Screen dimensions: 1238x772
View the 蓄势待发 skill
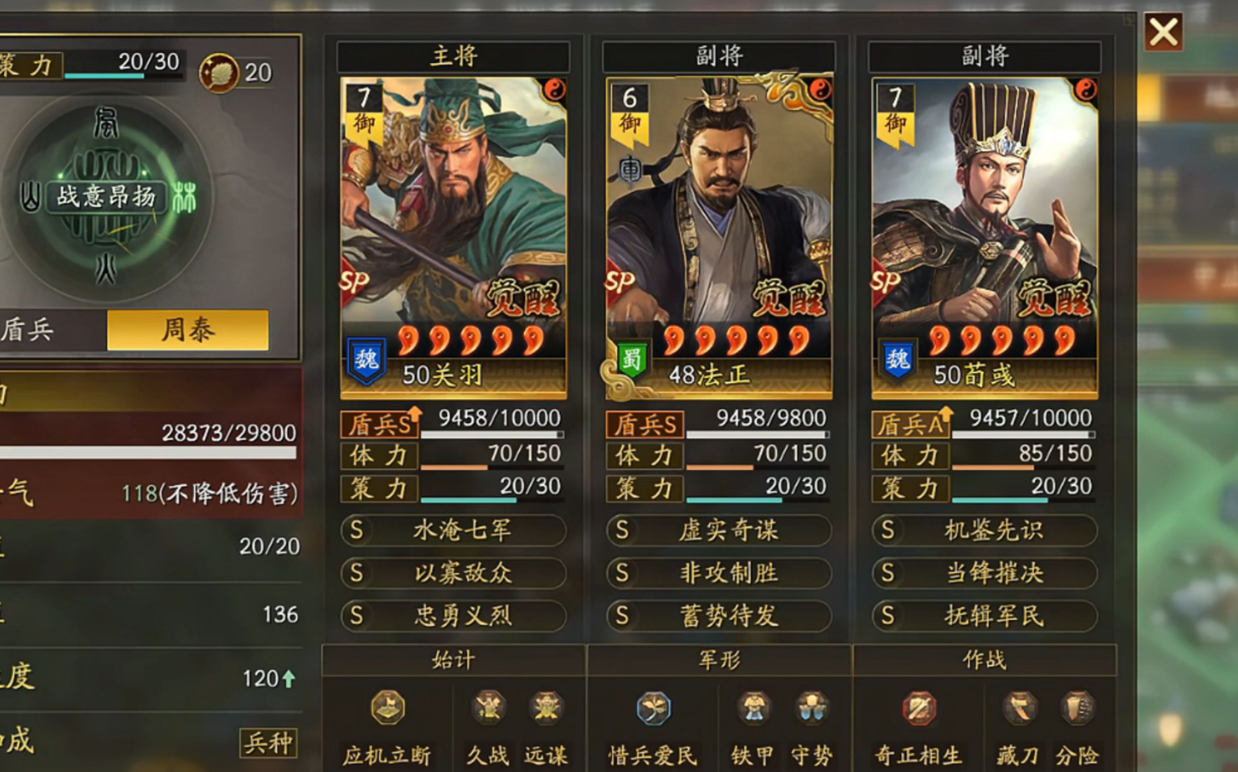click(x=719, y=616)
